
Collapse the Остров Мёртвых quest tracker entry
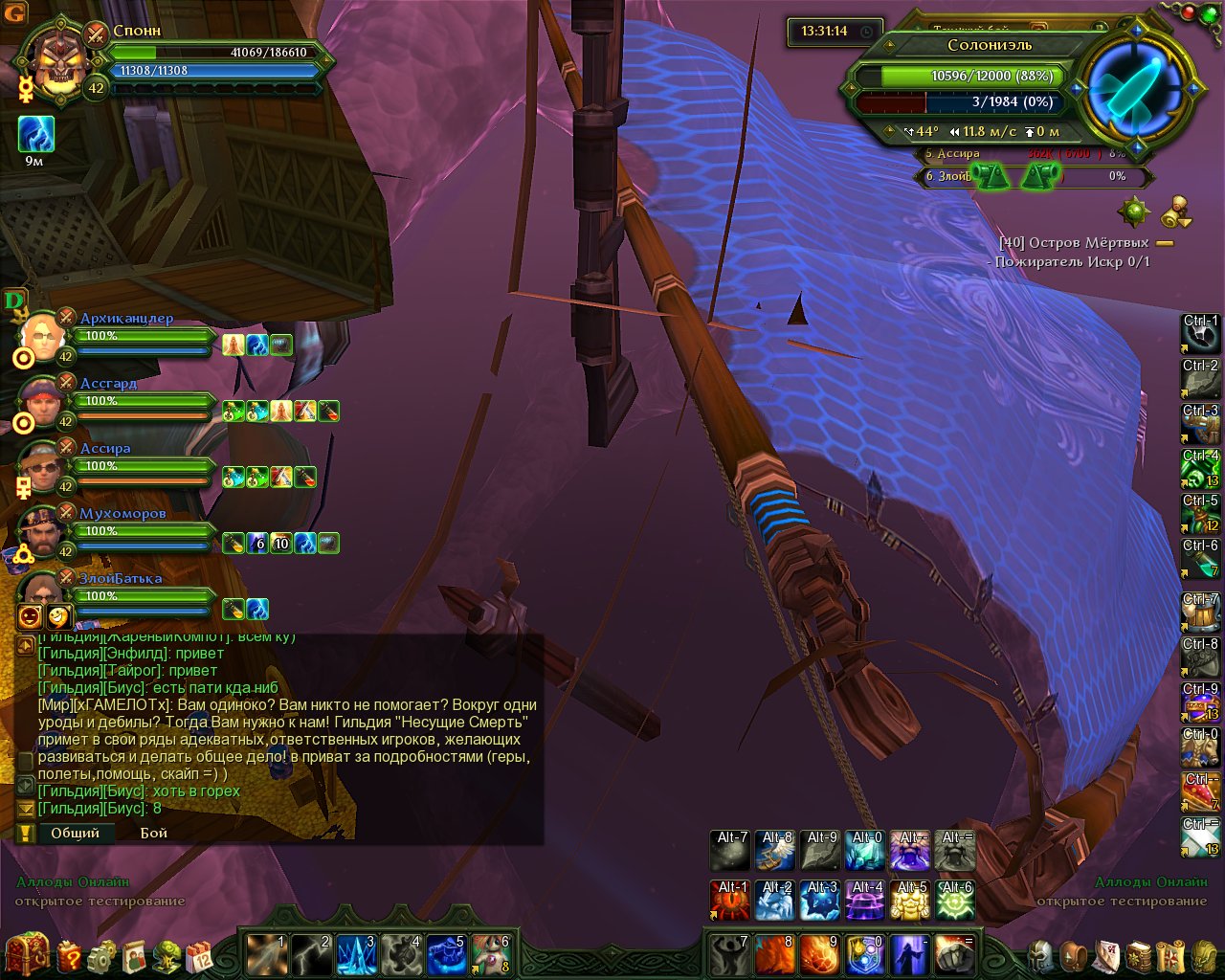pos(1165,243)
